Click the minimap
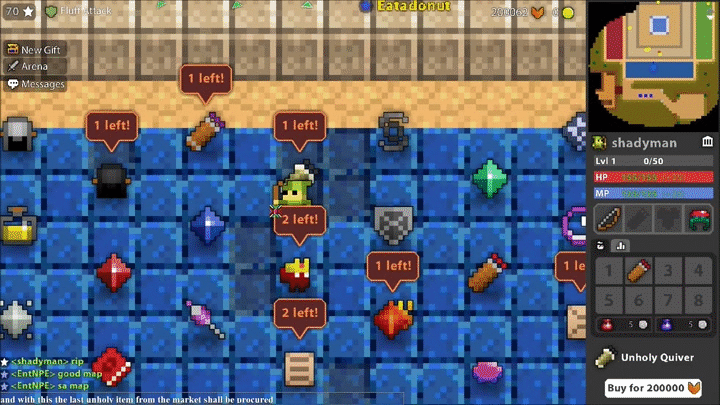720x405 pixels. coord(653,61)
